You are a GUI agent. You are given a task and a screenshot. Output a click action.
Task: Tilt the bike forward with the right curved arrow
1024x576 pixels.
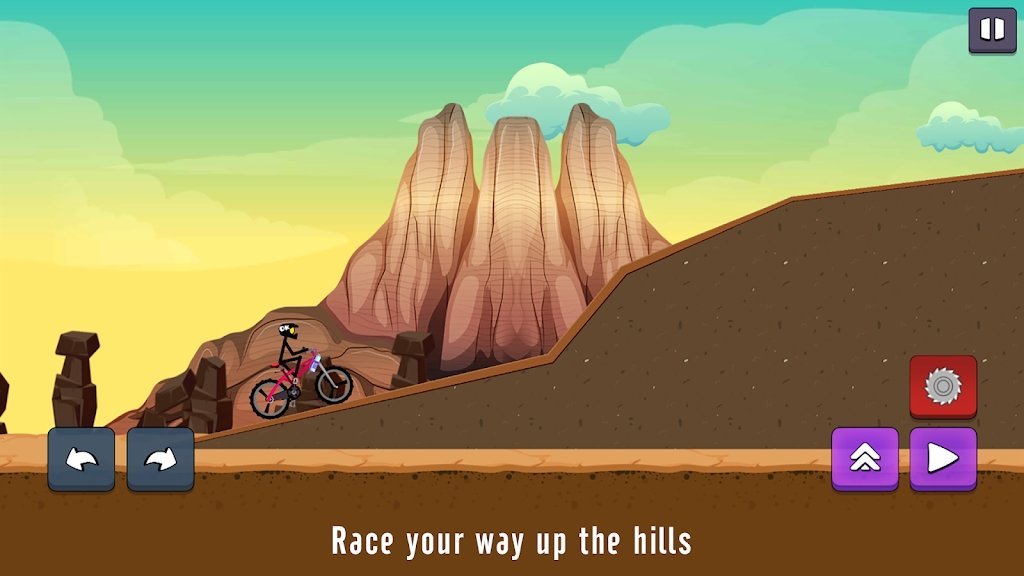[160, 459]
